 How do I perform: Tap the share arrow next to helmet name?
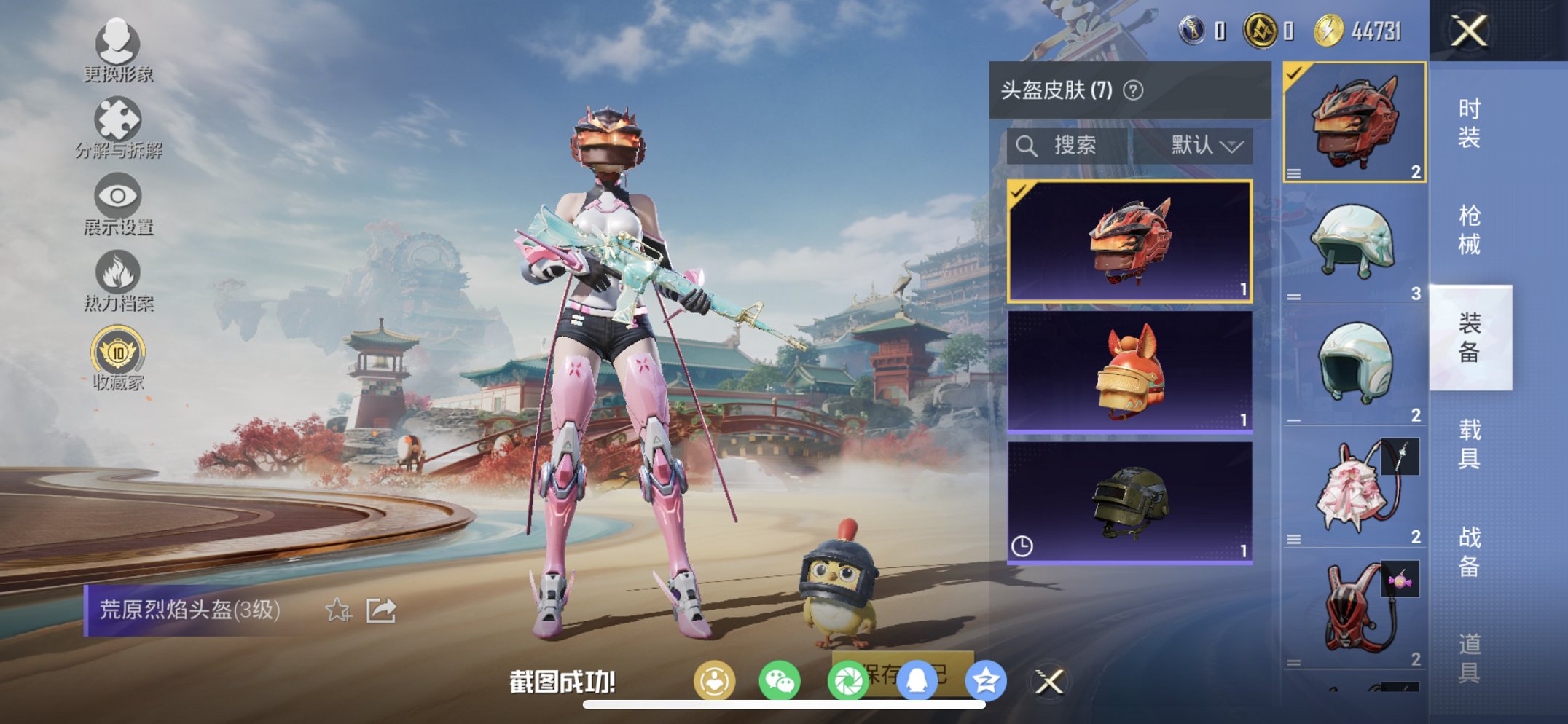(x=380, y=611)
